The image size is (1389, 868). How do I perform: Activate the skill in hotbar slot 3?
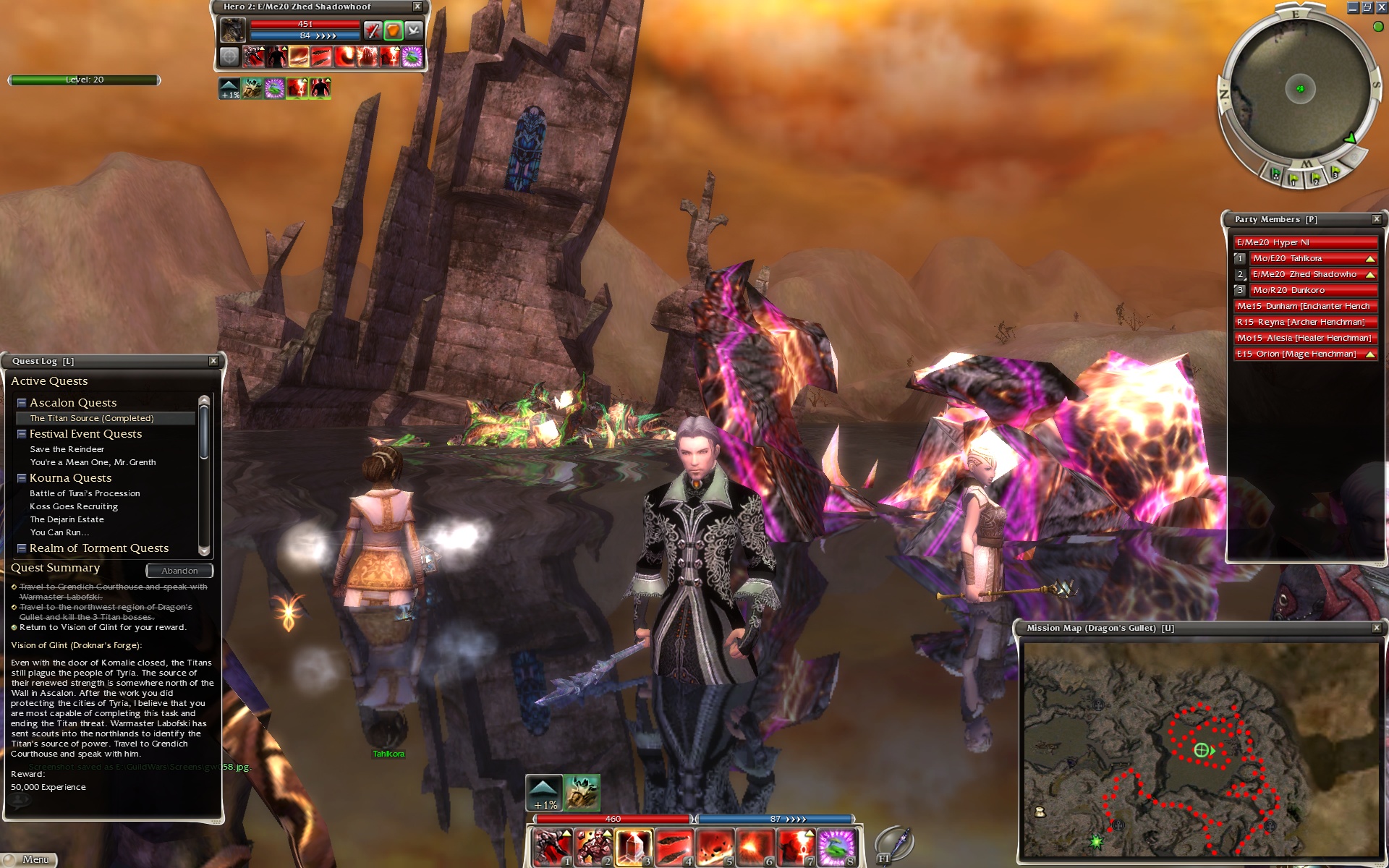click(x=633, y=847)
